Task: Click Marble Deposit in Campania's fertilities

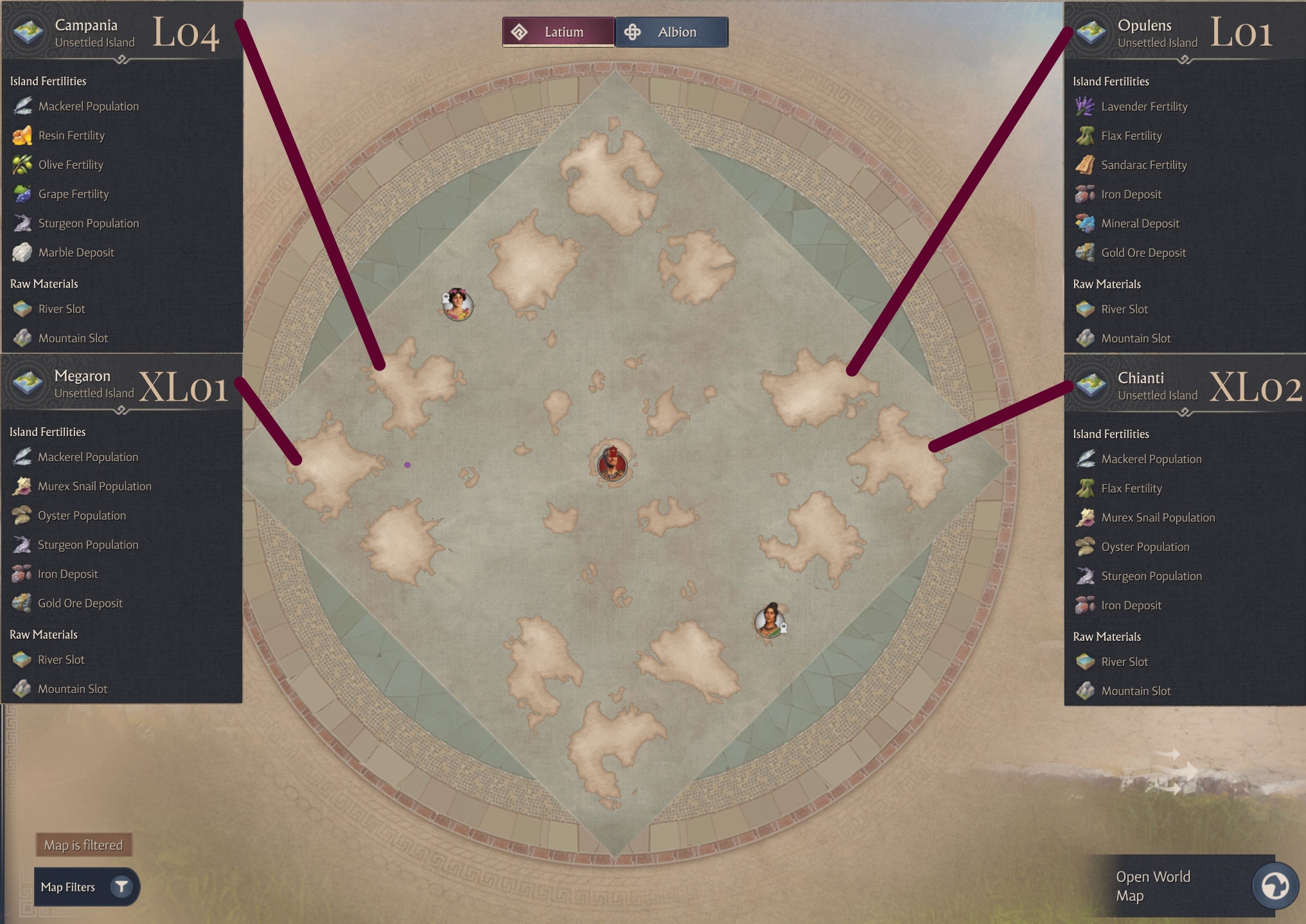Action: 76,252
